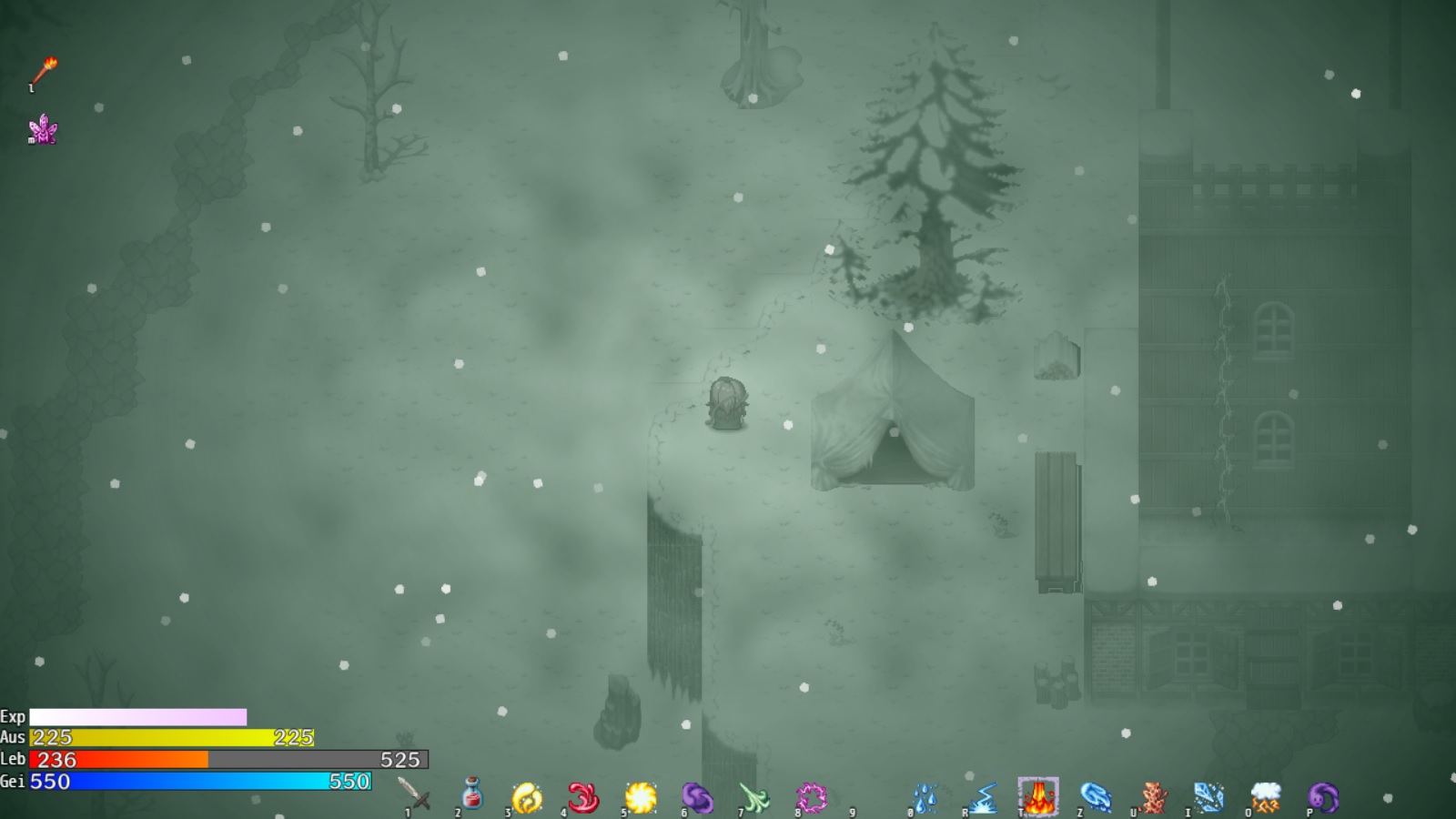Use the red health potion
Screen dimensions: 1456x819
tap(471, 795)
